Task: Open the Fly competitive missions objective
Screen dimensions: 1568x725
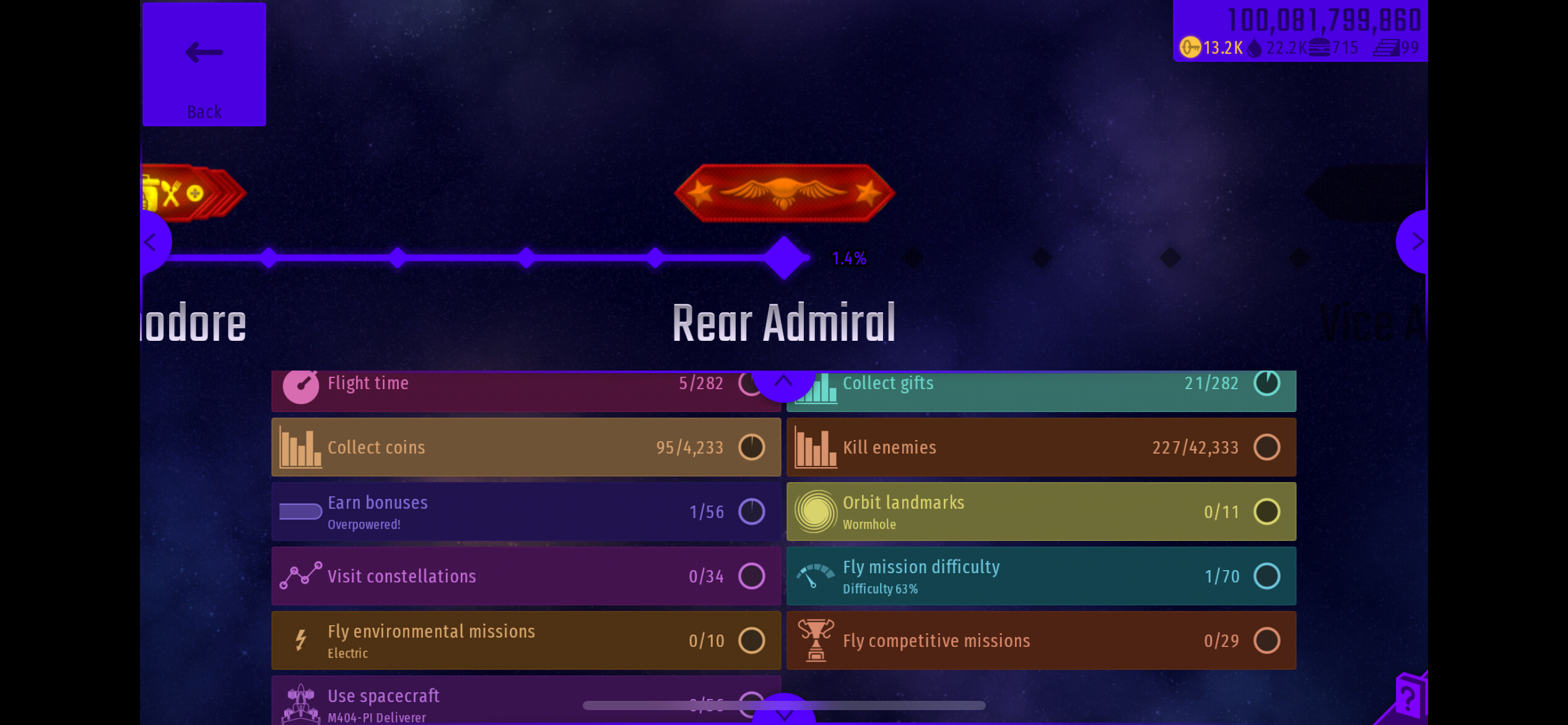Action: (1040, 641)
